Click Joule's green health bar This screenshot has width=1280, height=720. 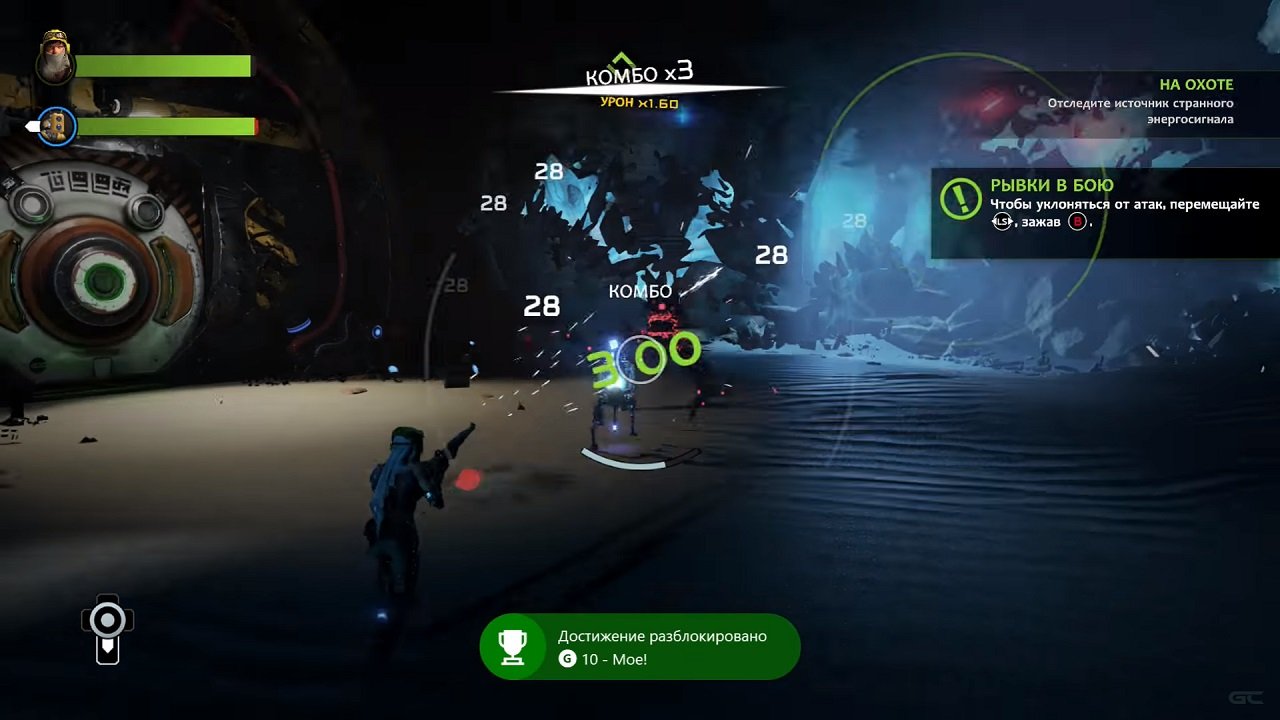click(166, 66)
